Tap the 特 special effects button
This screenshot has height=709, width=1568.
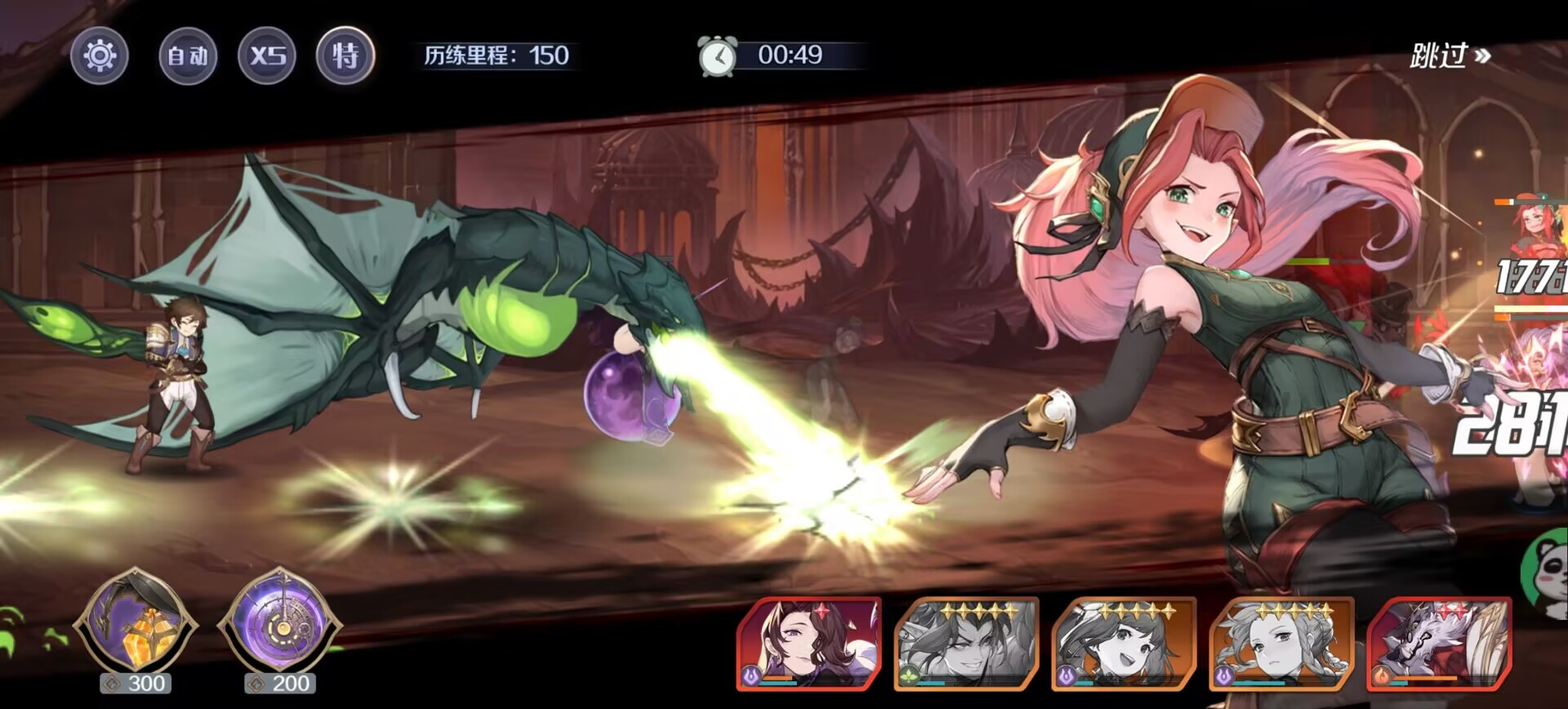tap(345, 56)
